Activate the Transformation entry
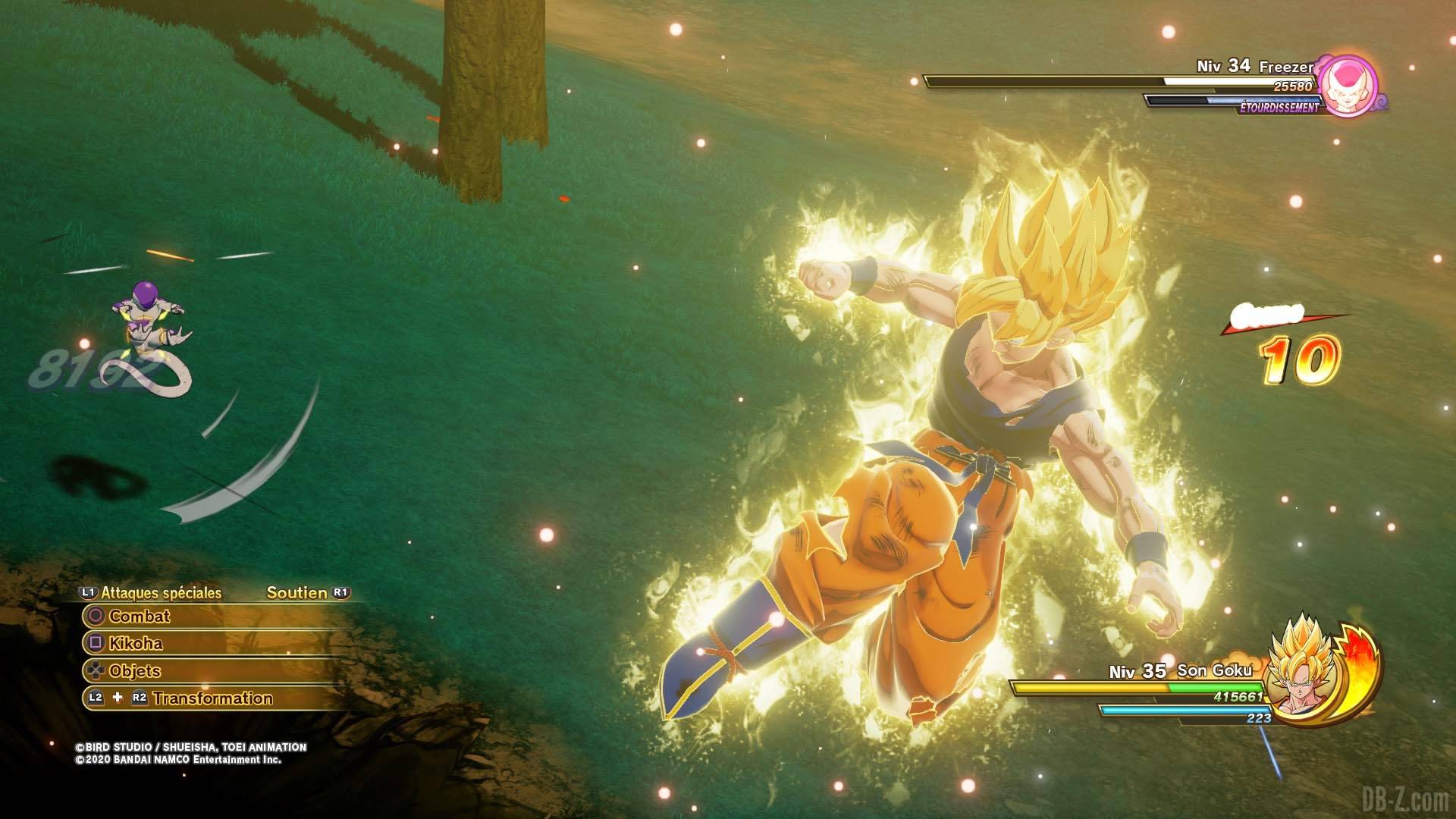This screenshot has height=819, width=1456. (x=212, y=698)
